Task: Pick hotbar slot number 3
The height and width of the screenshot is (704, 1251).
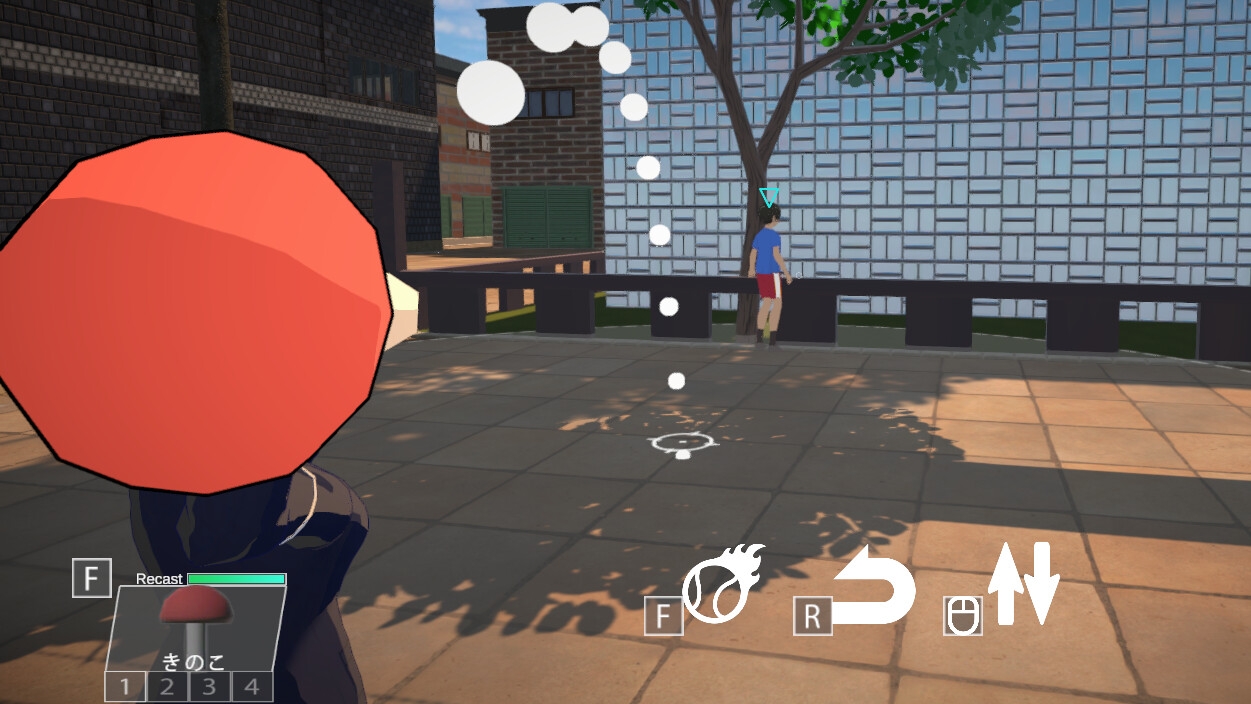Action: pyautogui.click(x=210, y=687)
